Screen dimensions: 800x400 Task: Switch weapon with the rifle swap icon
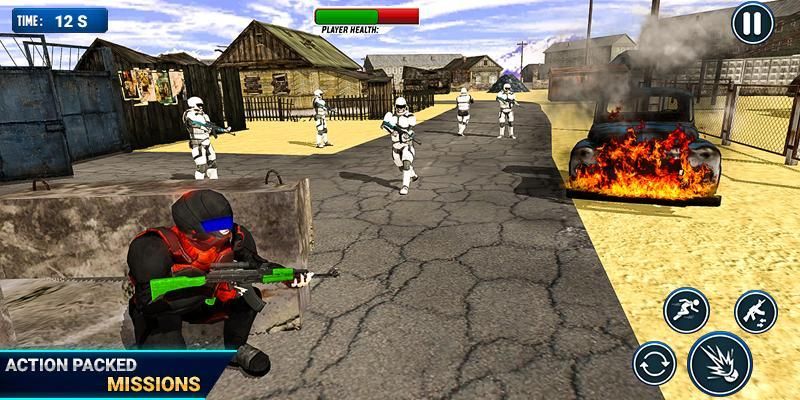(755, 312)
